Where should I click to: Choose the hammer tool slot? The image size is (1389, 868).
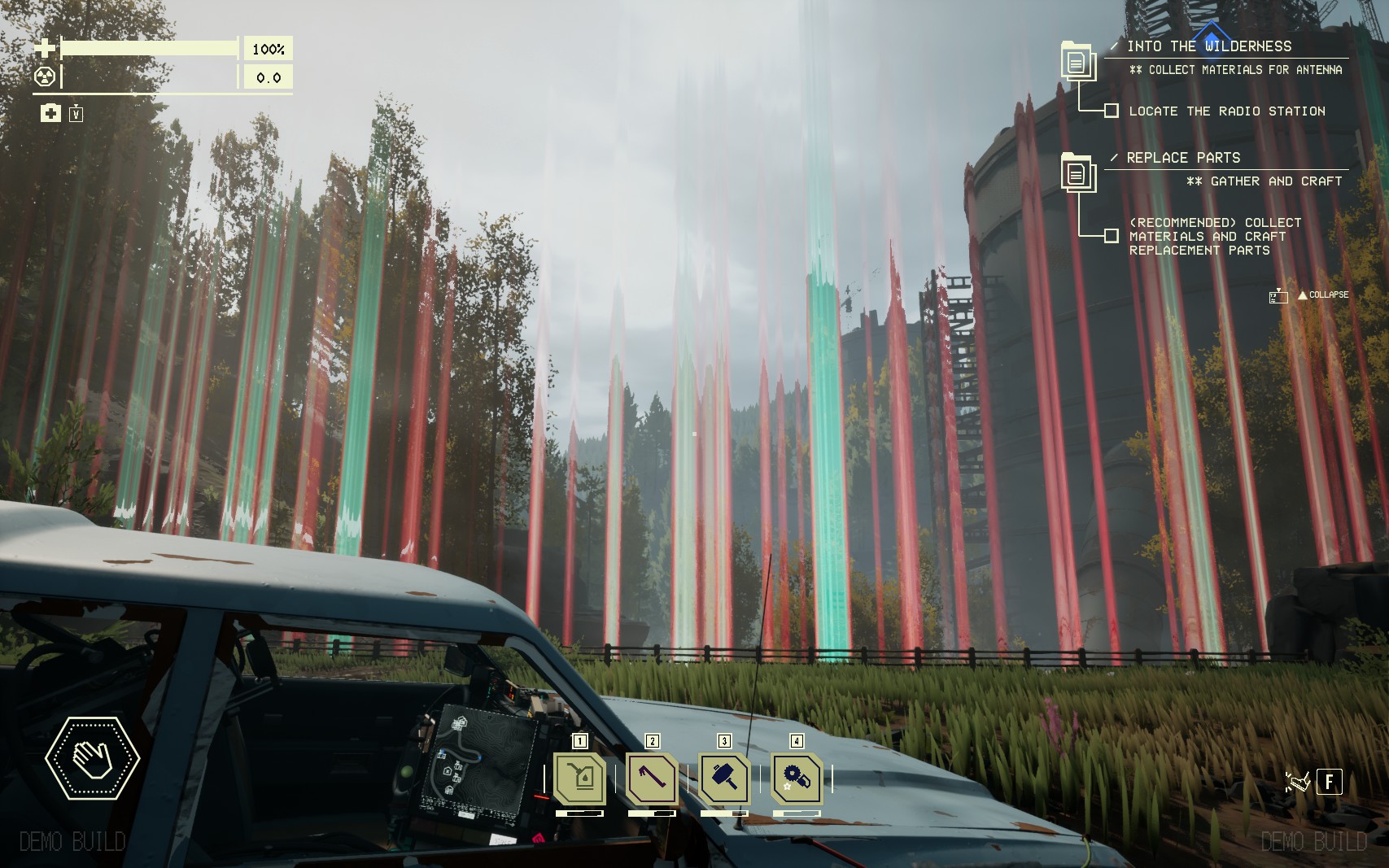[724, 779]
